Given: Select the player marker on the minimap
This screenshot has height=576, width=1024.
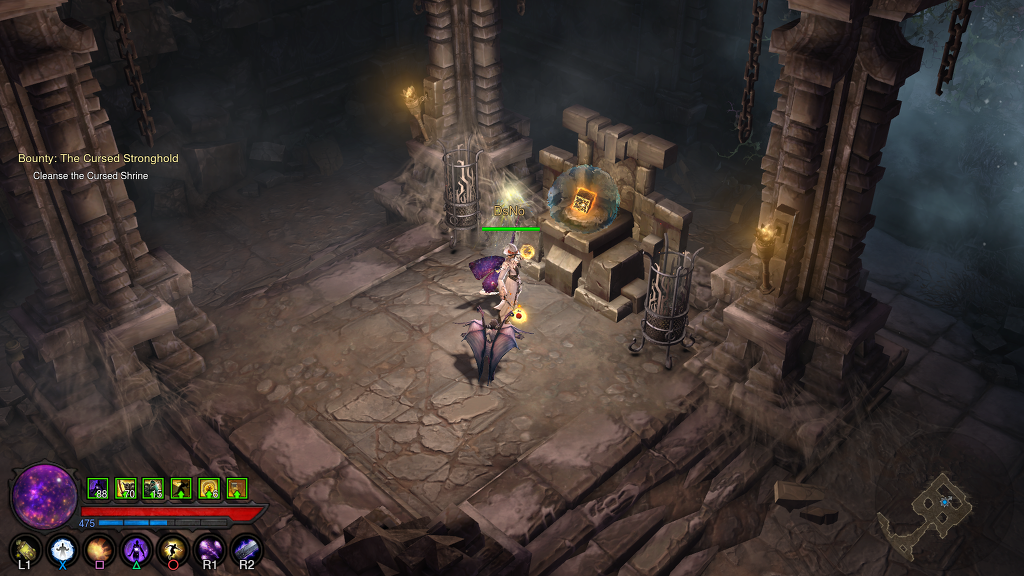Looking at the screenshot, I should click(x=945, y=501).
